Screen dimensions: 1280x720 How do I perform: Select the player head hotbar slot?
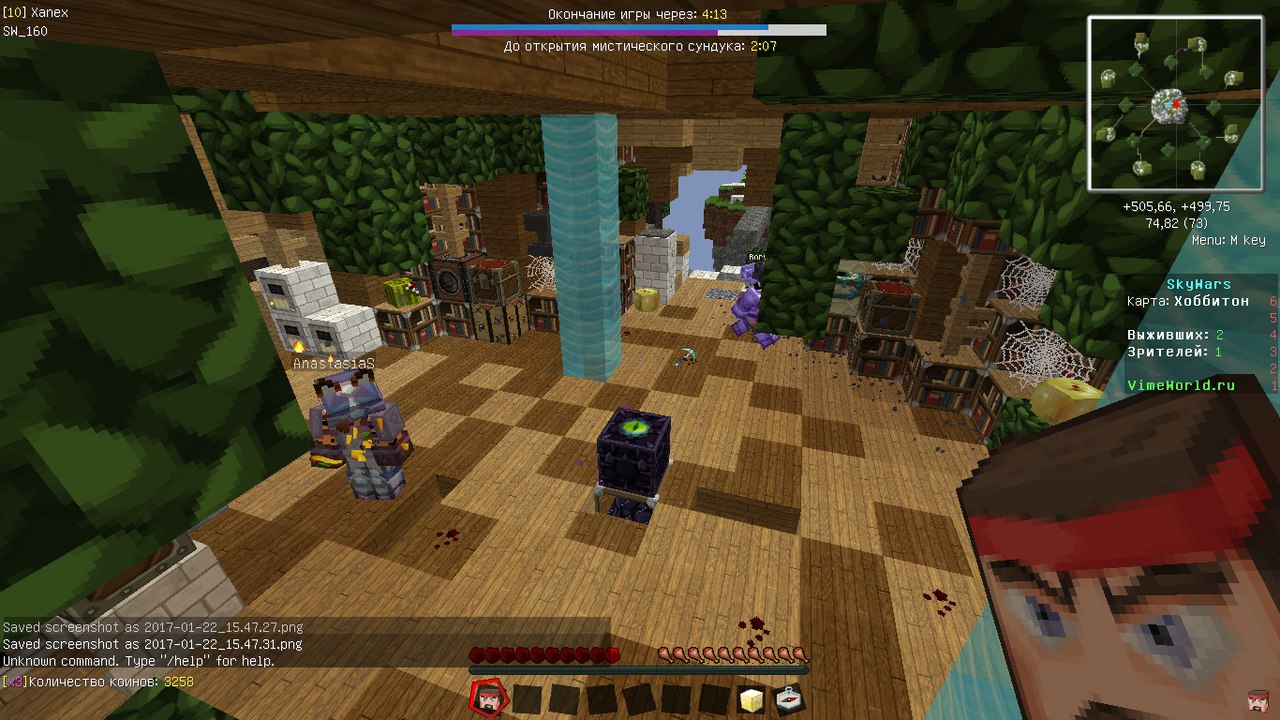[489, 698]
